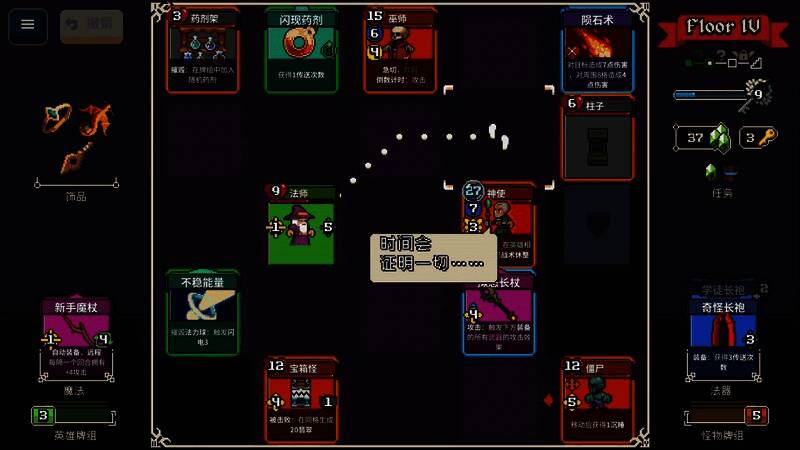Select the 药剂架 potion rack card

(203, 50)
